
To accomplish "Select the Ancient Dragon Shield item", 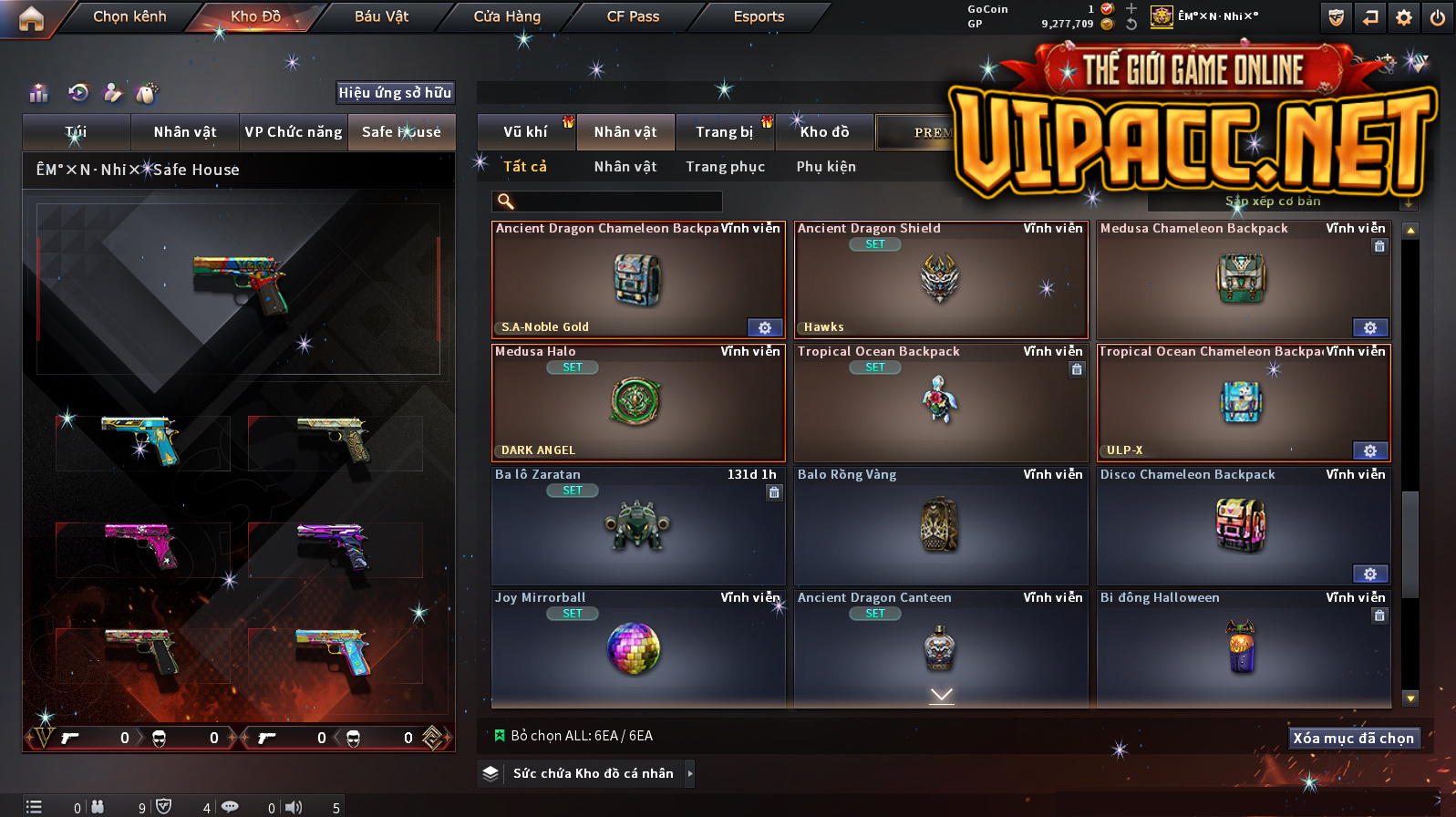I will [941, 281].
